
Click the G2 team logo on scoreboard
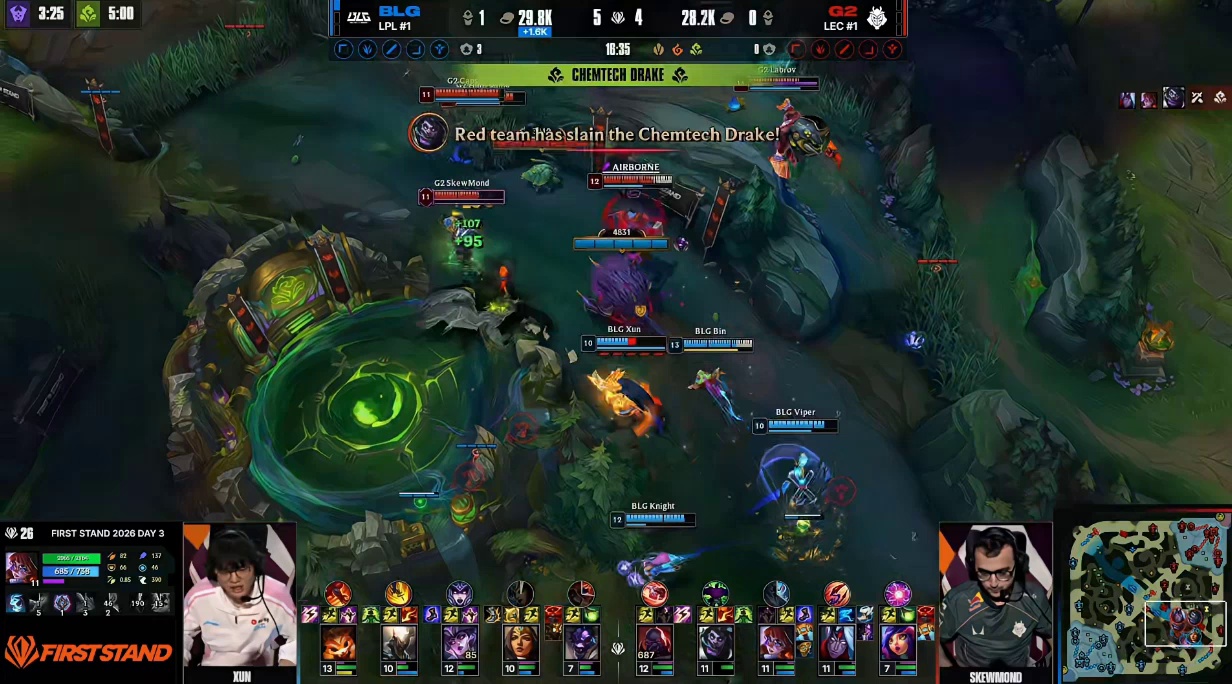coord(877,17)
